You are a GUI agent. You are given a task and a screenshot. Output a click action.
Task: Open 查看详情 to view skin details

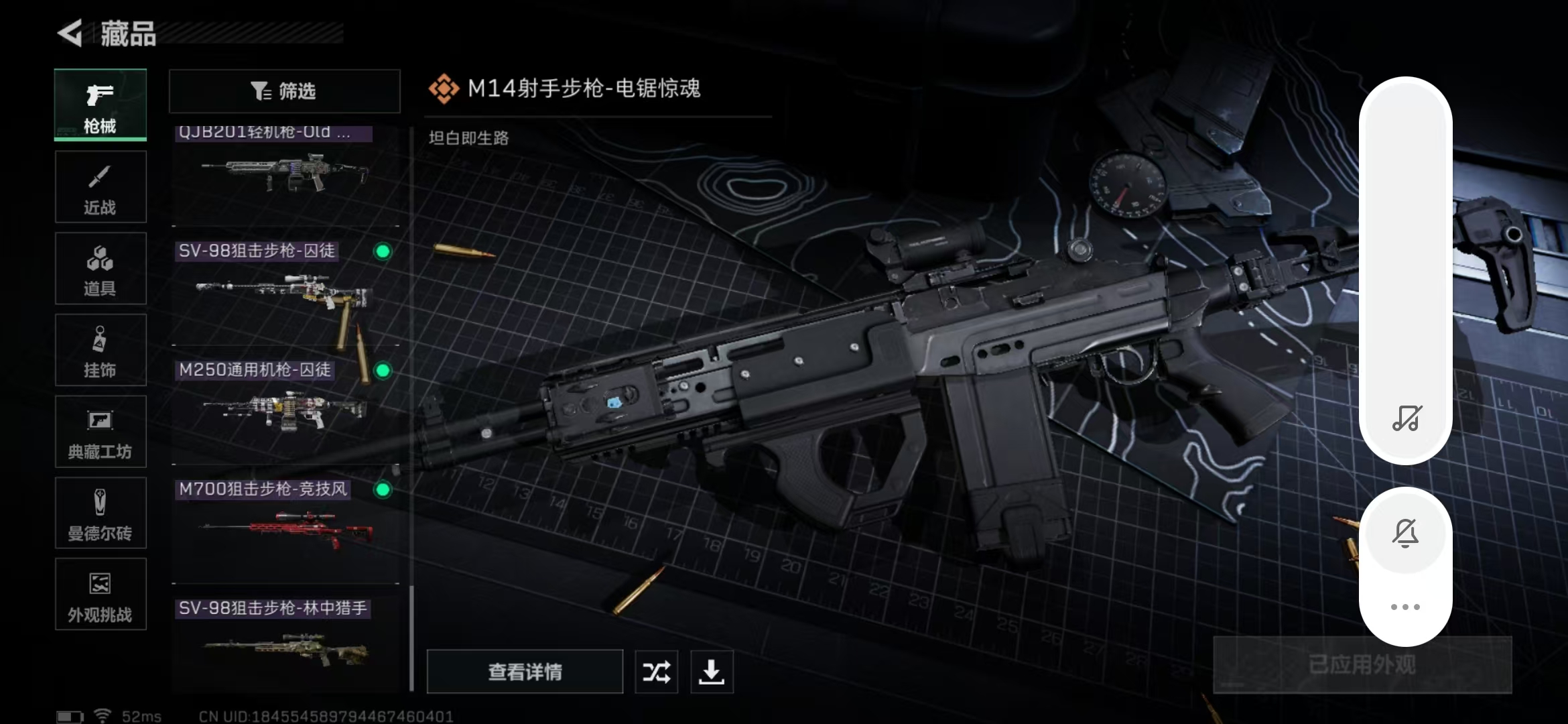click(x=525, y=672)
